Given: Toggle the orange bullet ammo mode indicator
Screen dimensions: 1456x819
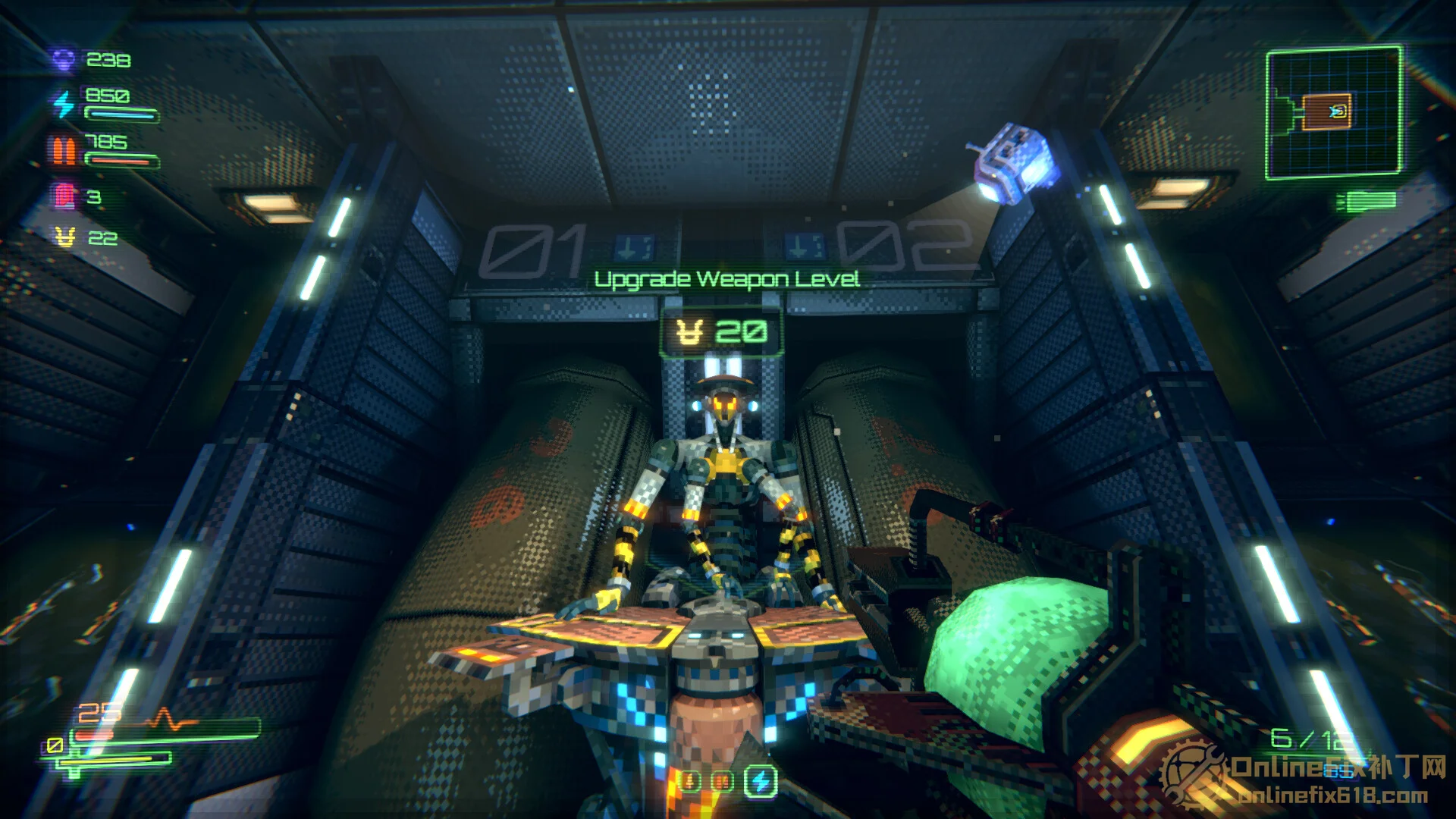Looking at the screenshot, I should pos(722,781).
